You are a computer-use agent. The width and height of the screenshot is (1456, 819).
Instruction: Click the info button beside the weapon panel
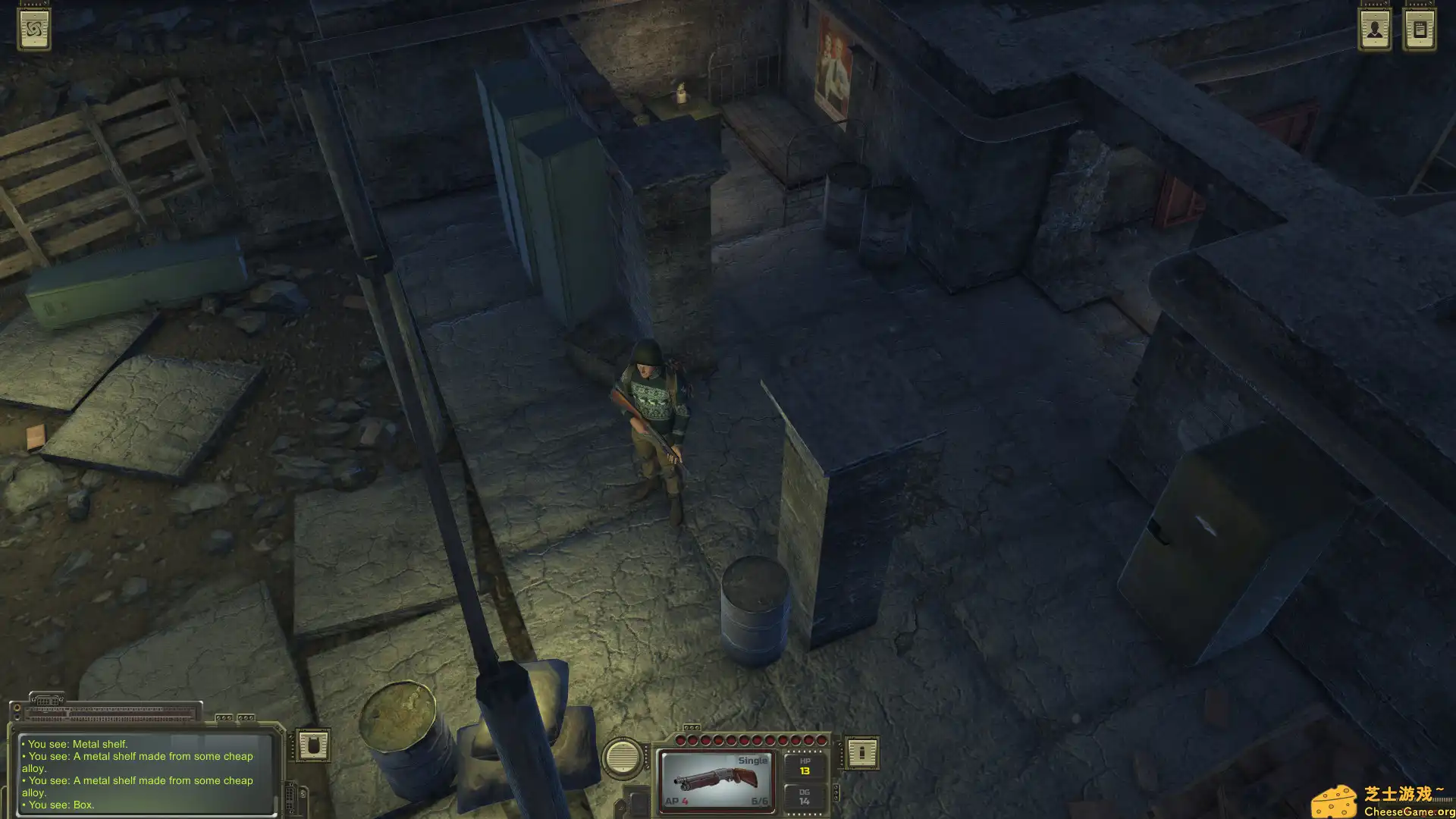coord(861,752)
